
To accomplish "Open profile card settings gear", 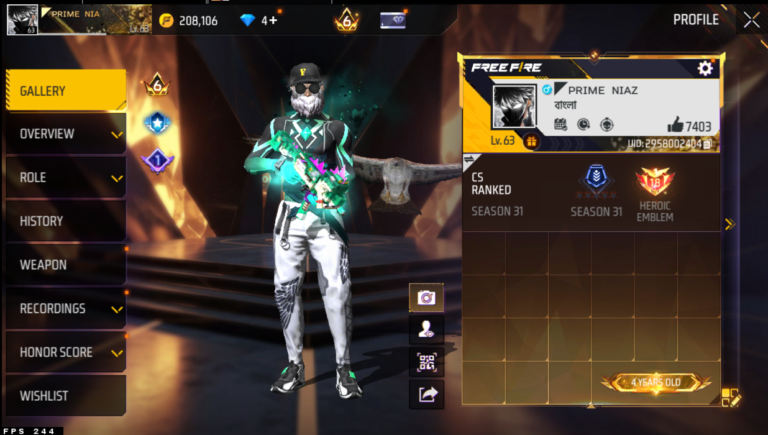I will click(x=705, y=68).
